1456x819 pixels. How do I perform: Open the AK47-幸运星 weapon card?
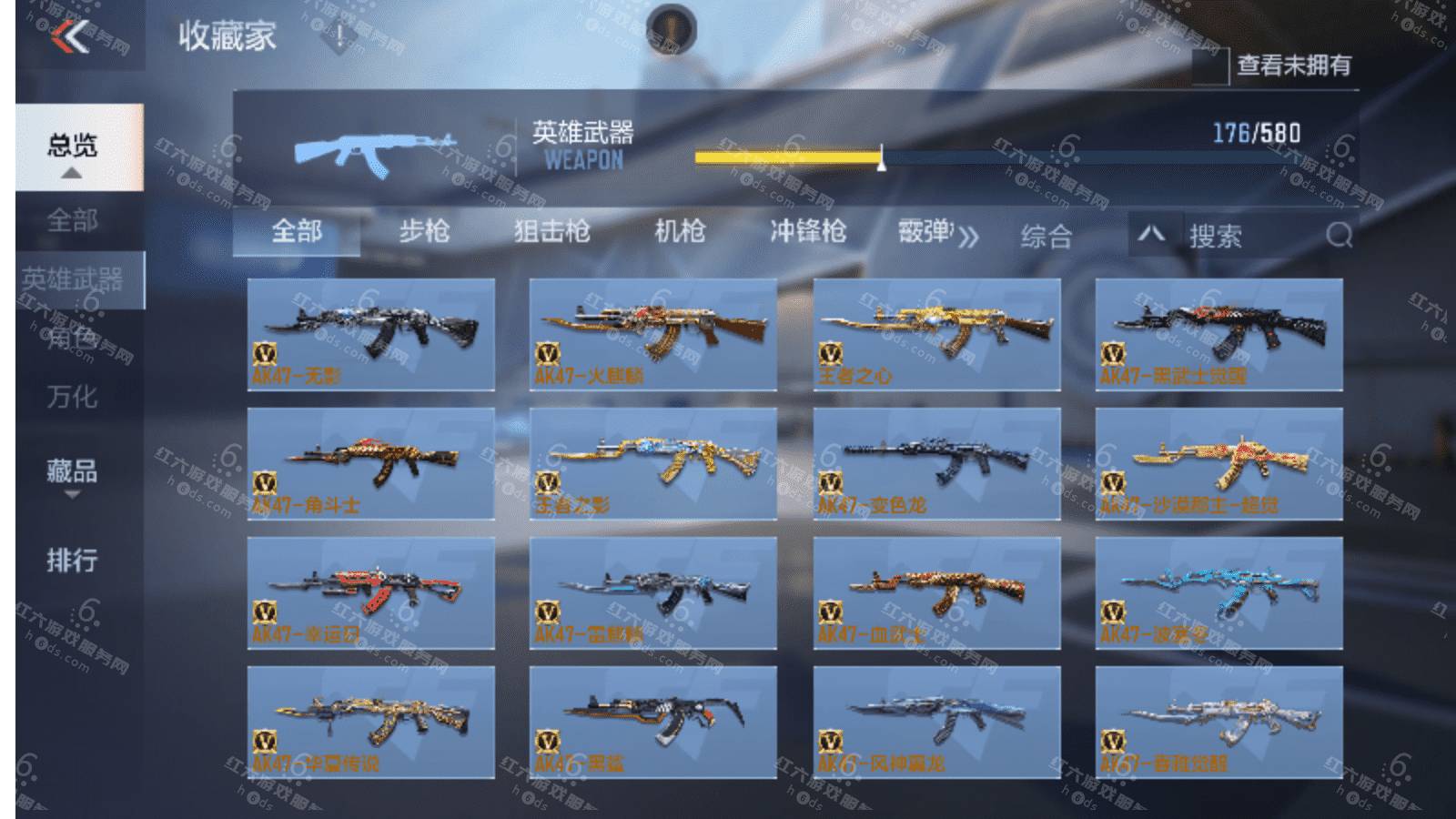coord(371,593)
